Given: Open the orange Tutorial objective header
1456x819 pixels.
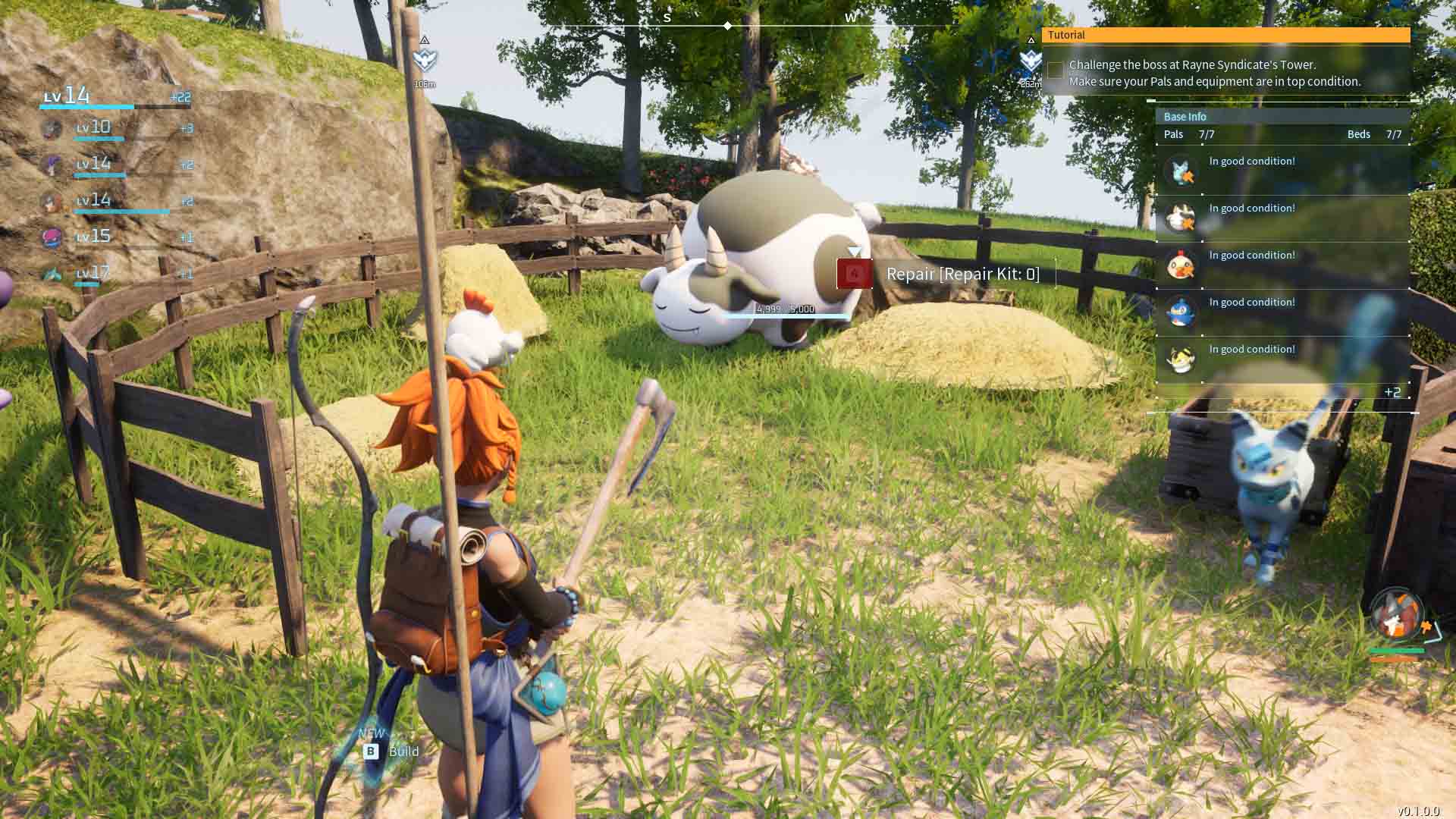Looking at the screenshot, I should point(1225,35).
